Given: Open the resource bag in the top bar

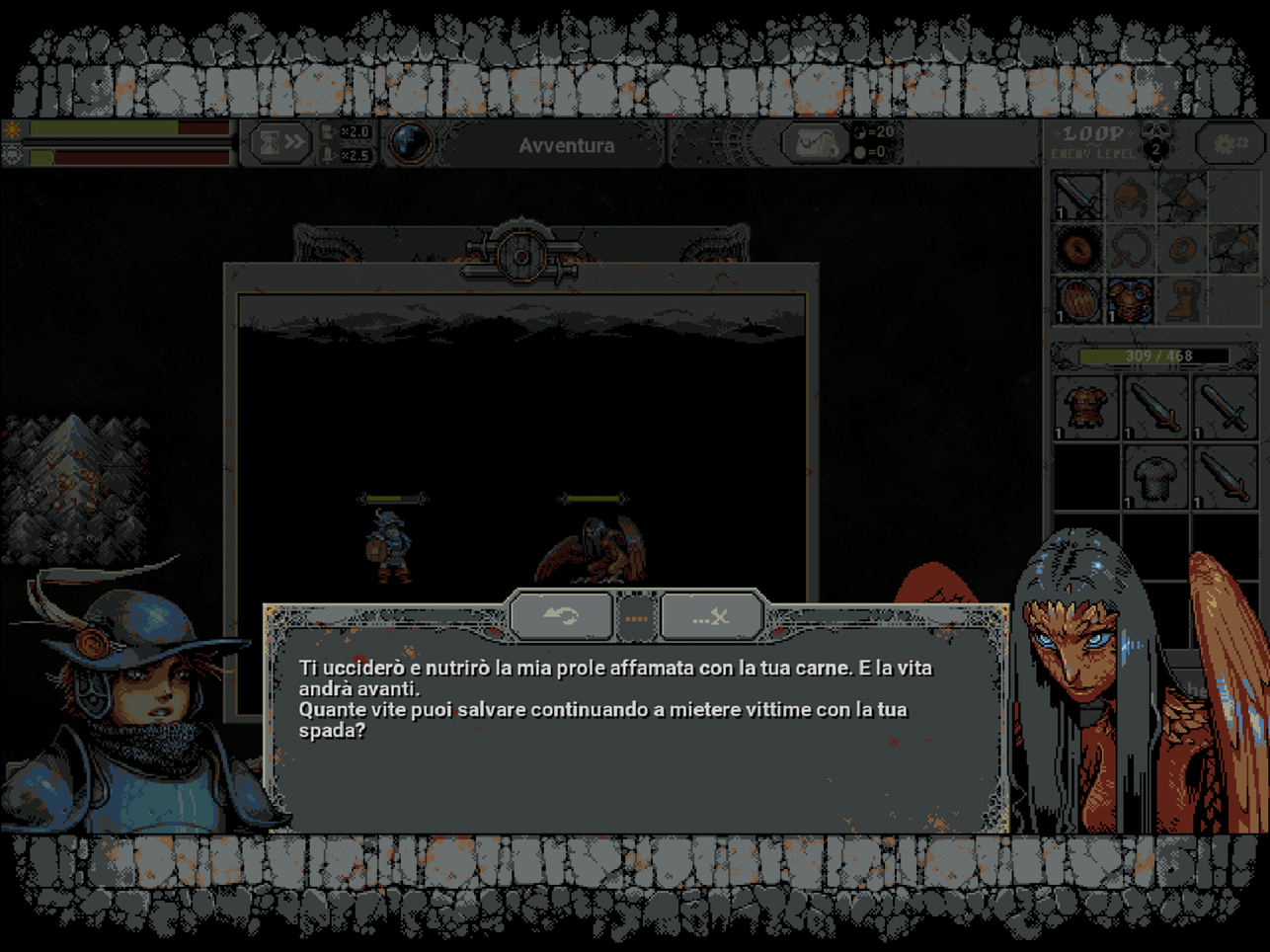Looking at the screenshot, I should tap(815, 144).
